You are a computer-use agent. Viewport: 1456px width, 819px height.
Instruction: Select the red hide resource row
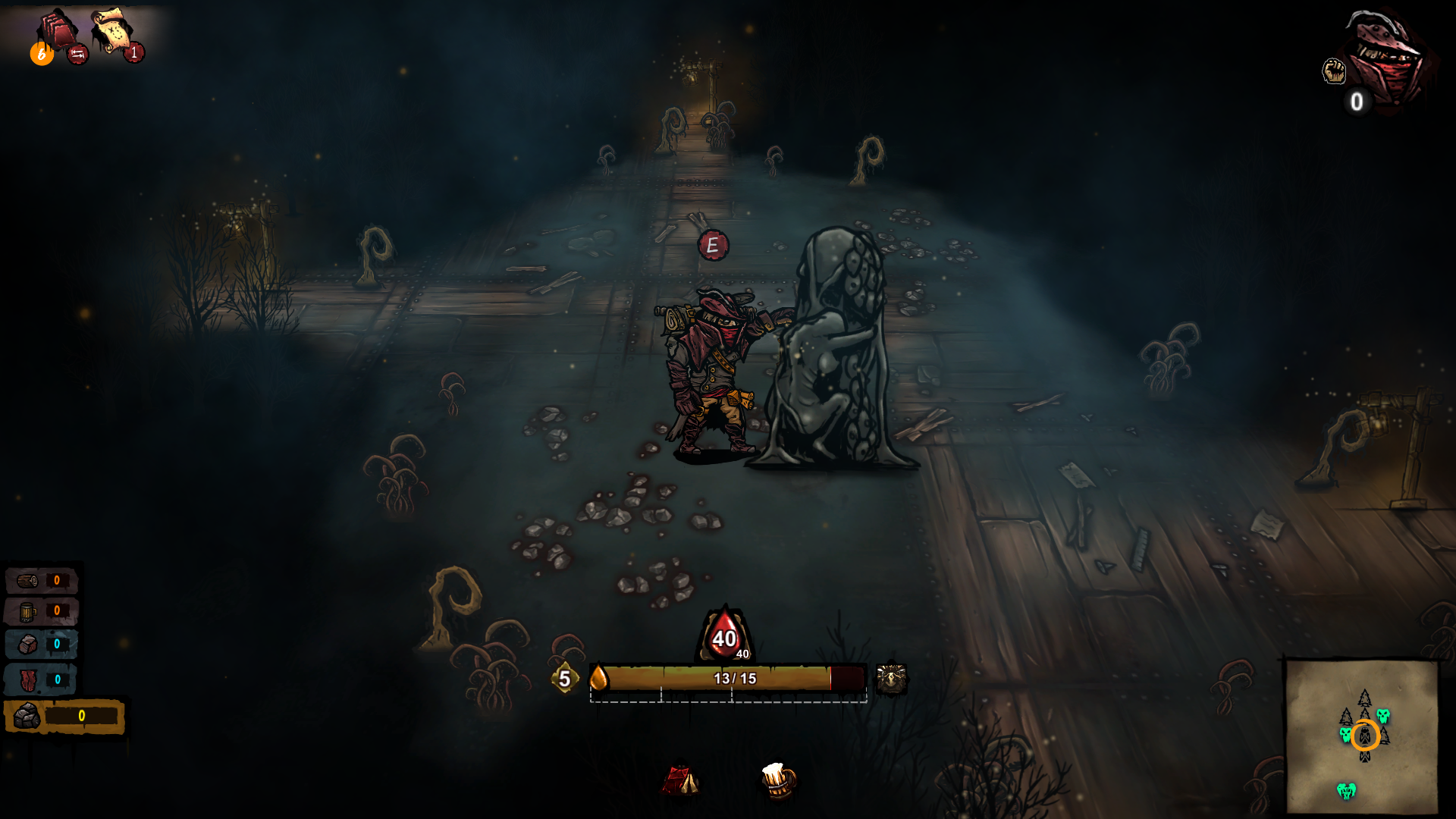pos(42,679)
